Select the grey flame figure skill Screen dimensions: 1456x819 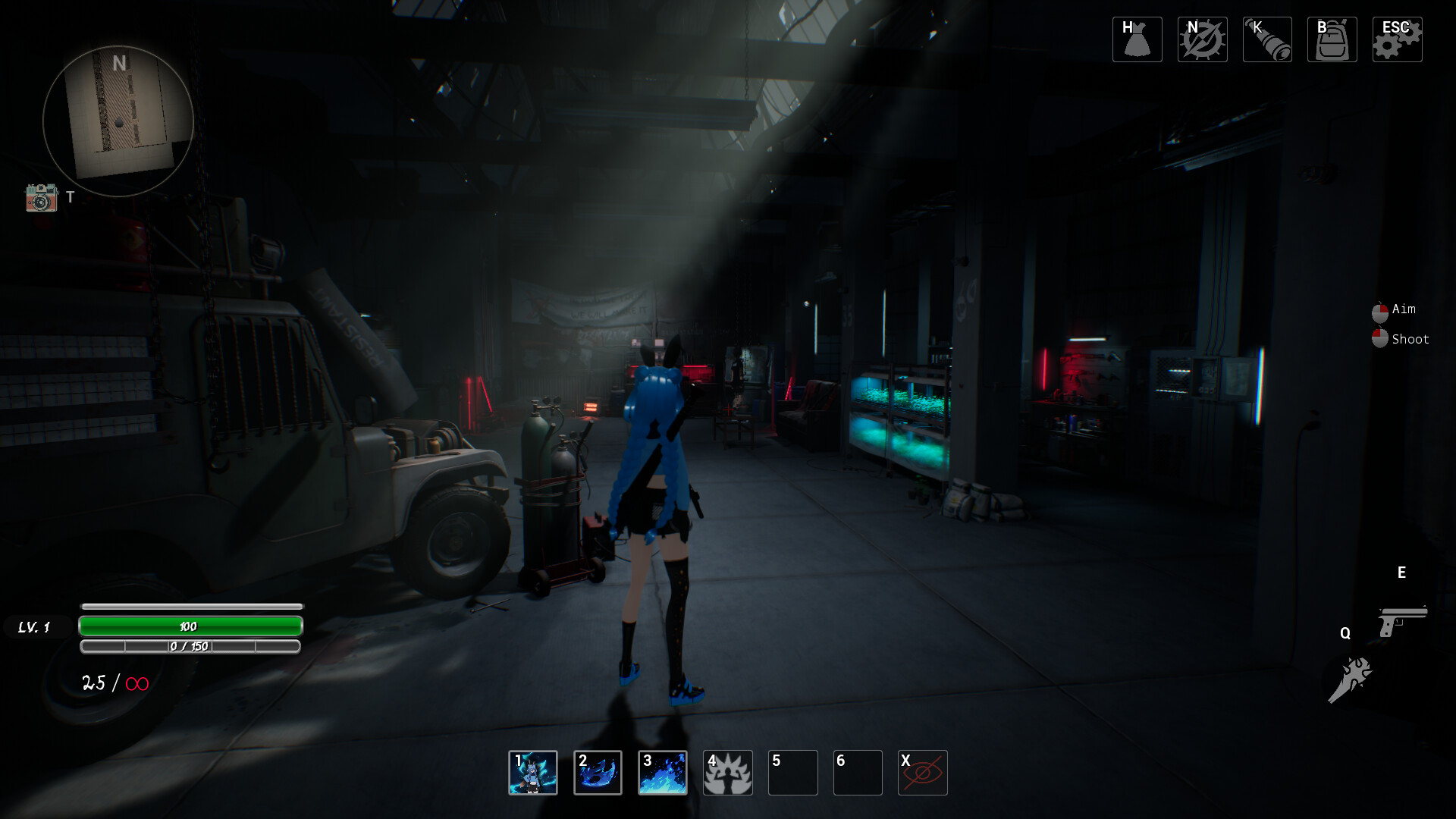pyautogui.click(x=728, y=773)
